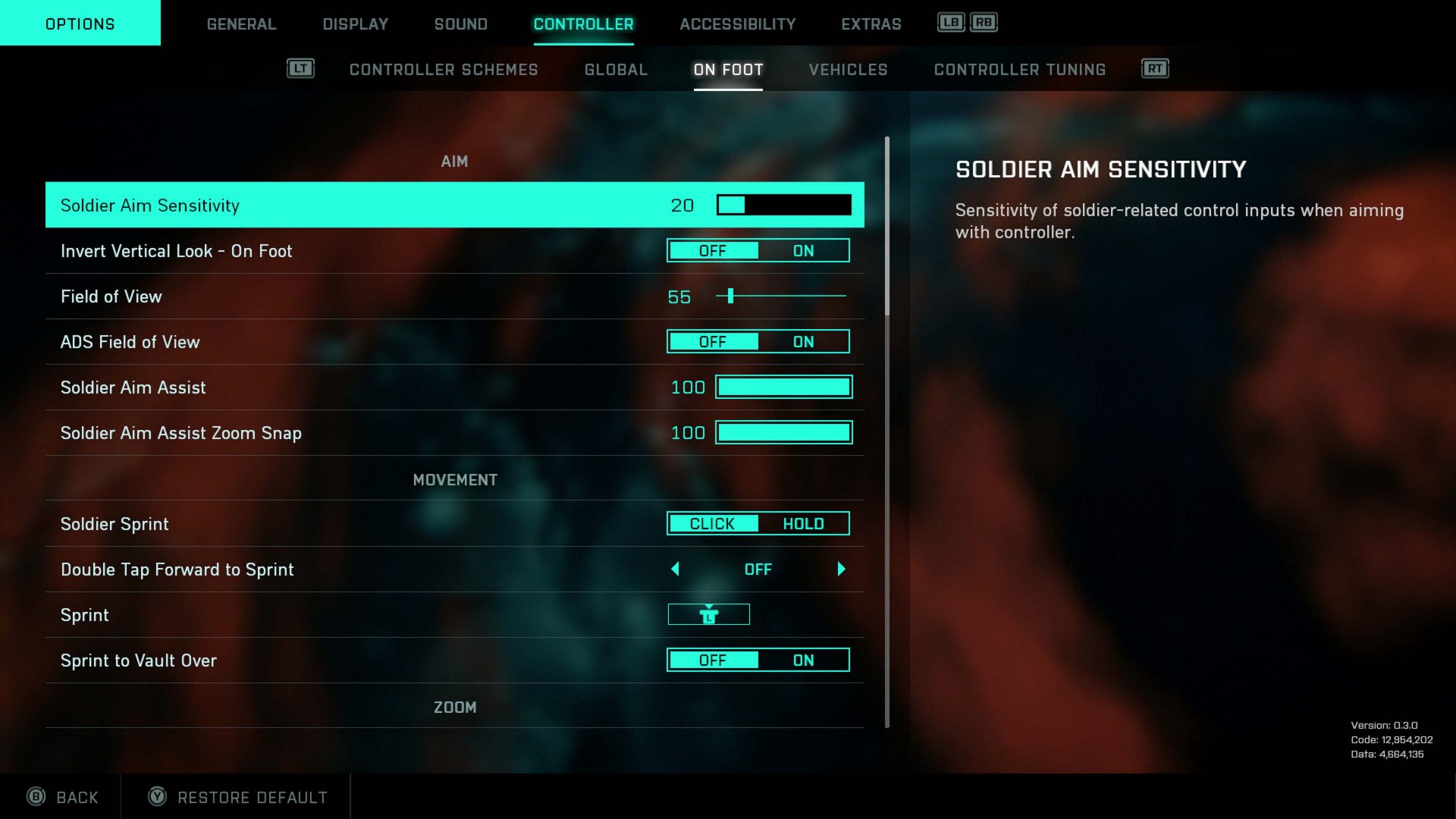Go to the Sound settings tab

point(460,24)
